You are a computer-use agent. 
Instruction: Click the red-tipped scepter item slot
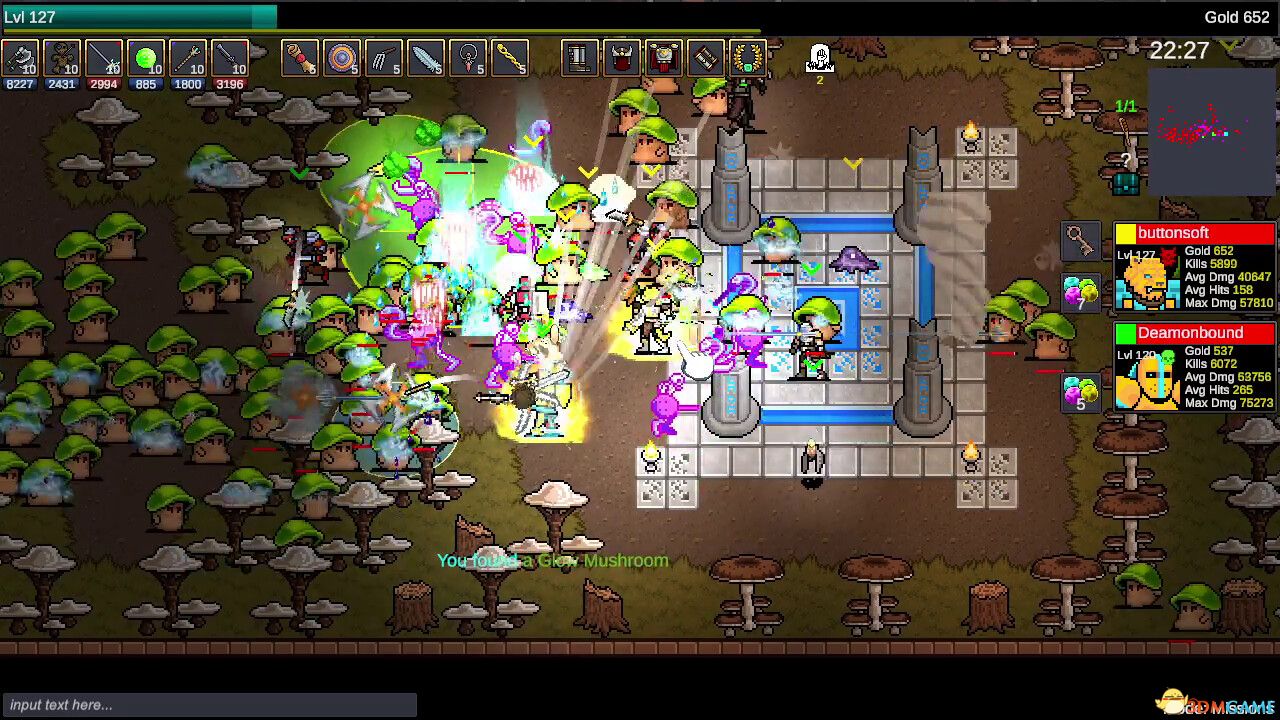(x=300, y=58)
